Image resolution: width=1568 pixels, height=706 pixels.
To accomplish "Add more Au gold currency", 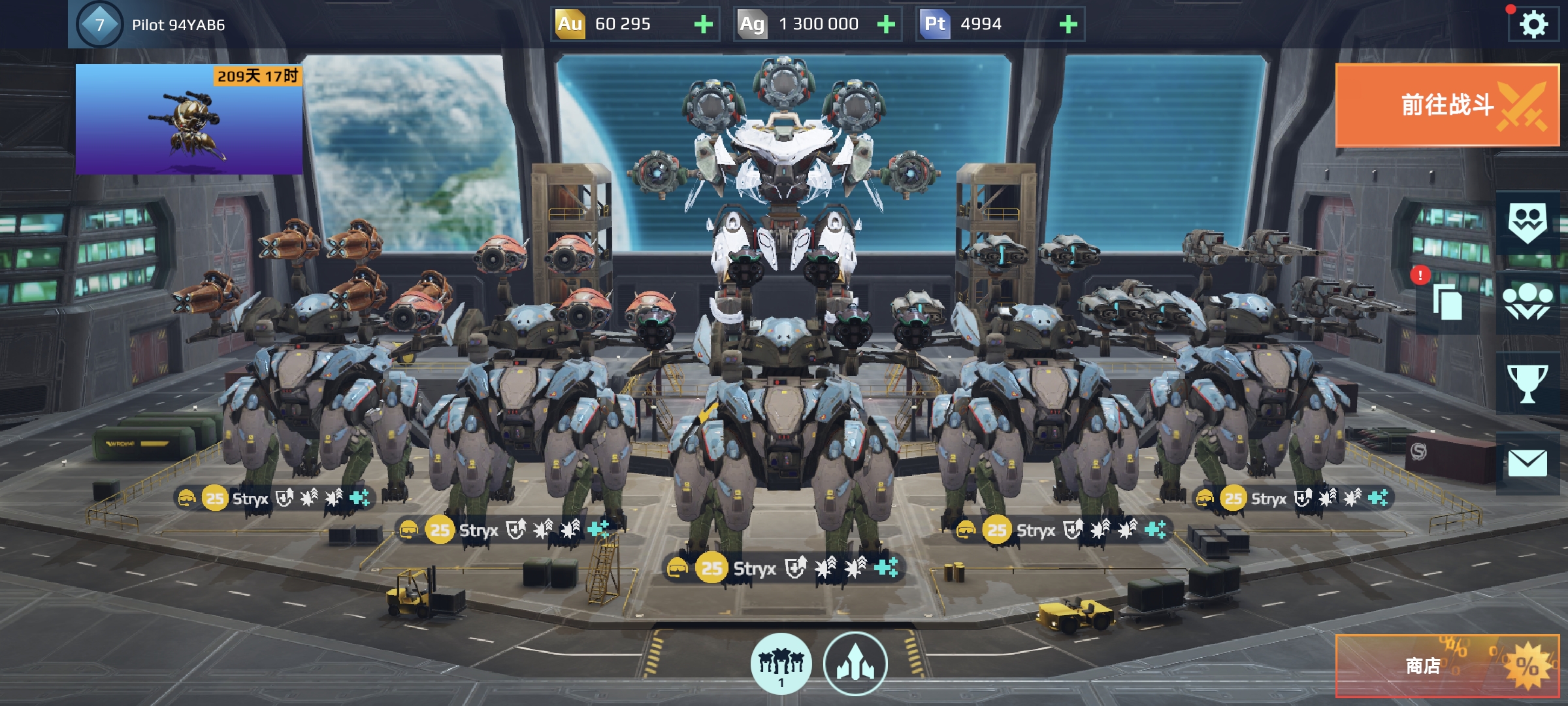I will [703, 25].
